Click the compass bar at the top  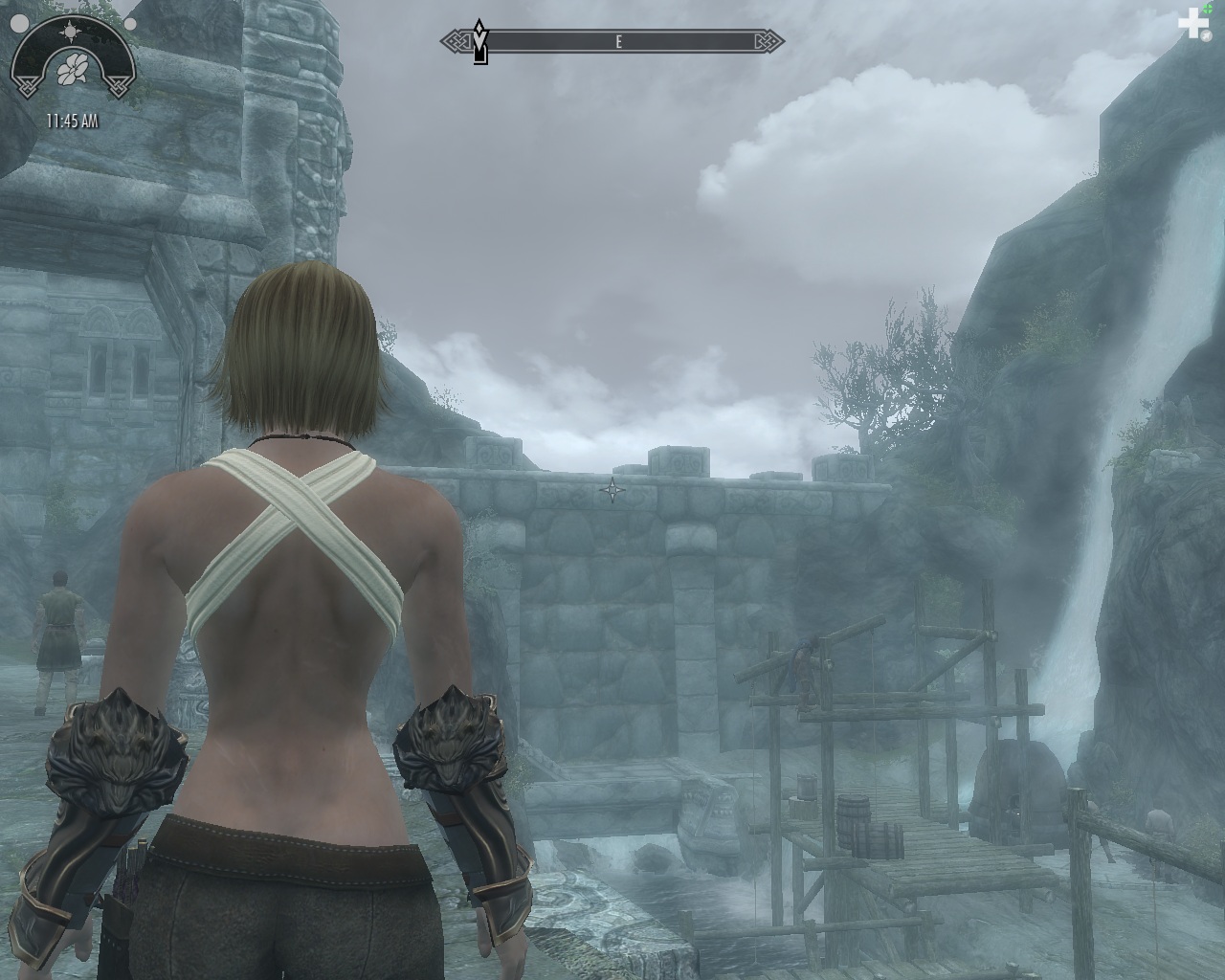tap(612, 42)
